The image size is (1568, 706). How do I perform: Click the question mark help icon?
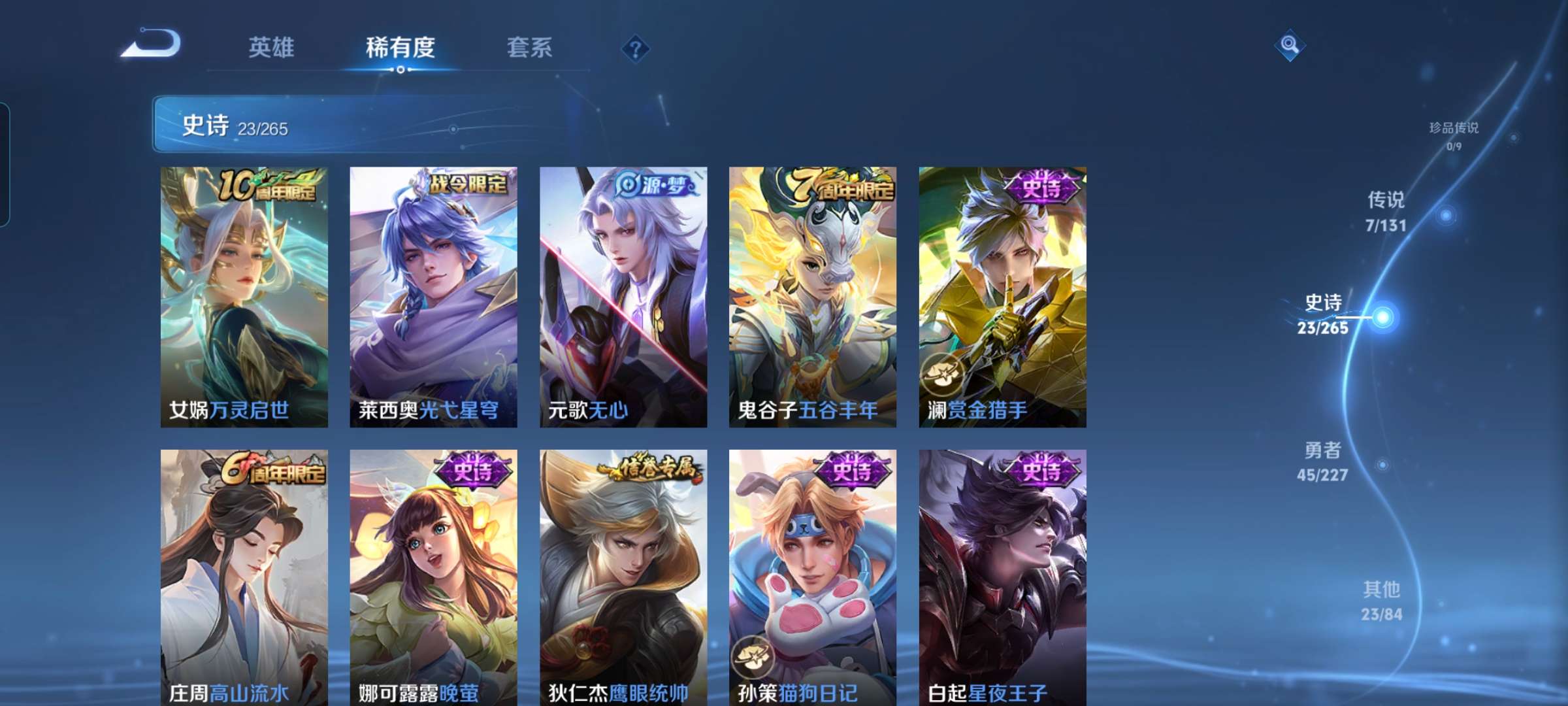(637, 48)
